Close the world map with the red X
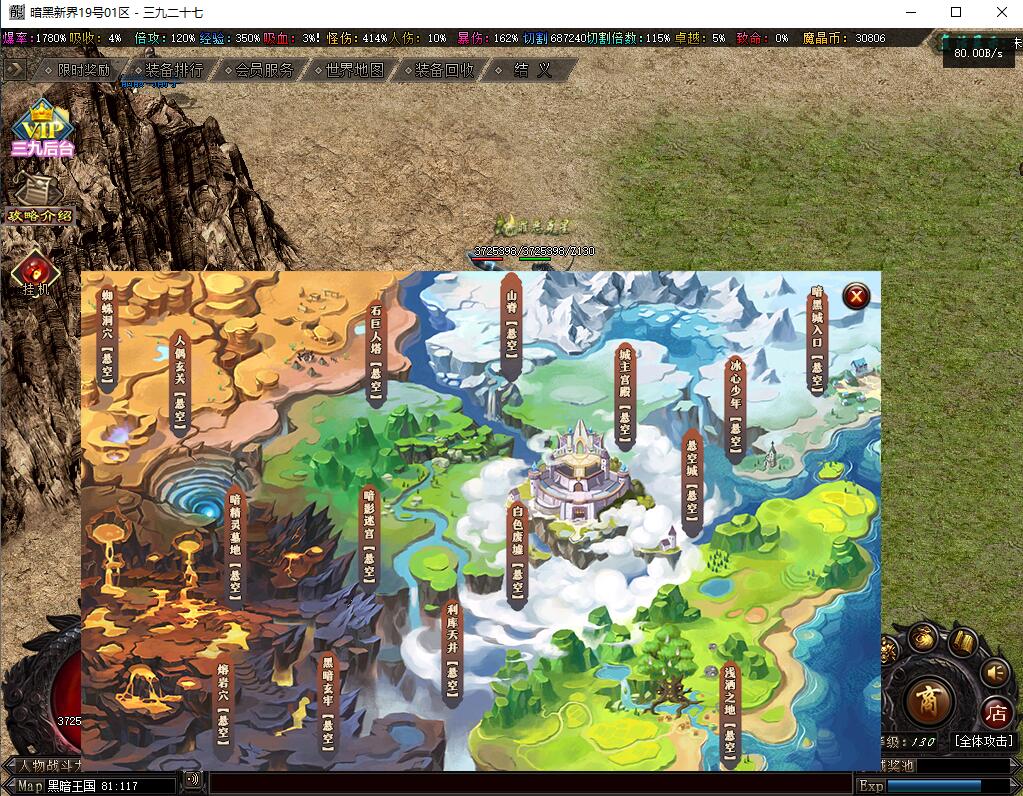1023x796 pixels. point(856,296)
